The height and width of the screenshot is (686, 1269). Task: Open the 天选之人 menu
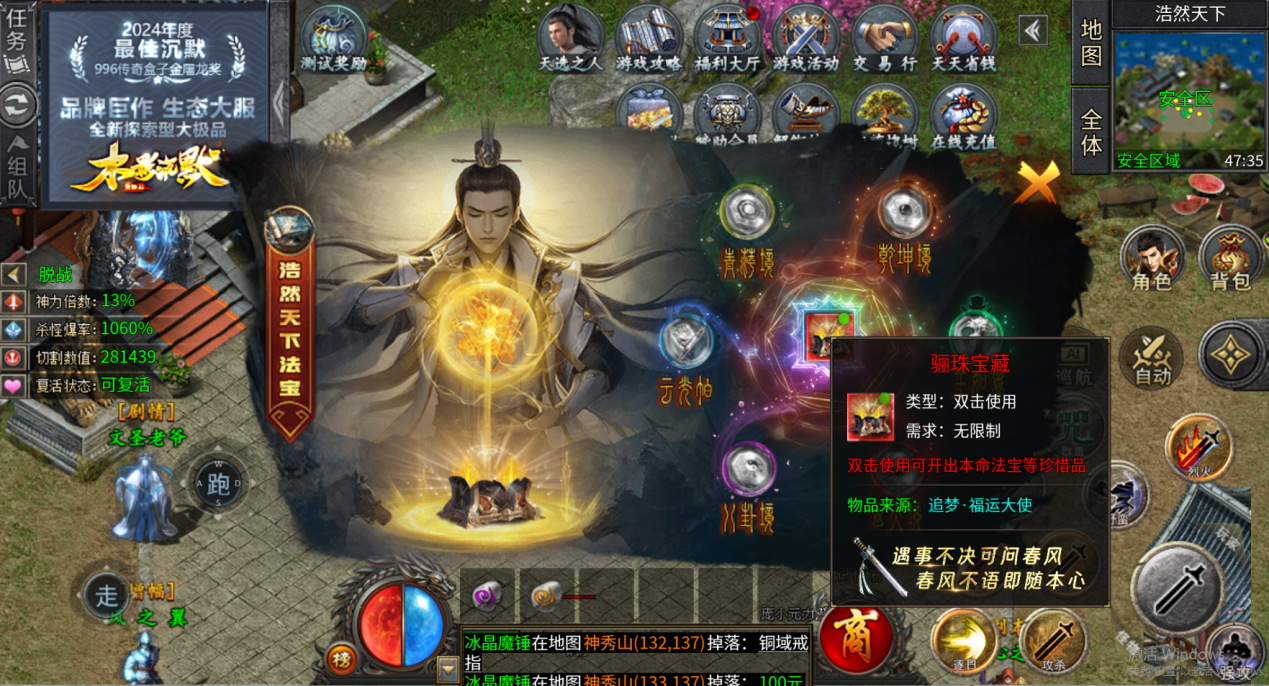point(571,42)
